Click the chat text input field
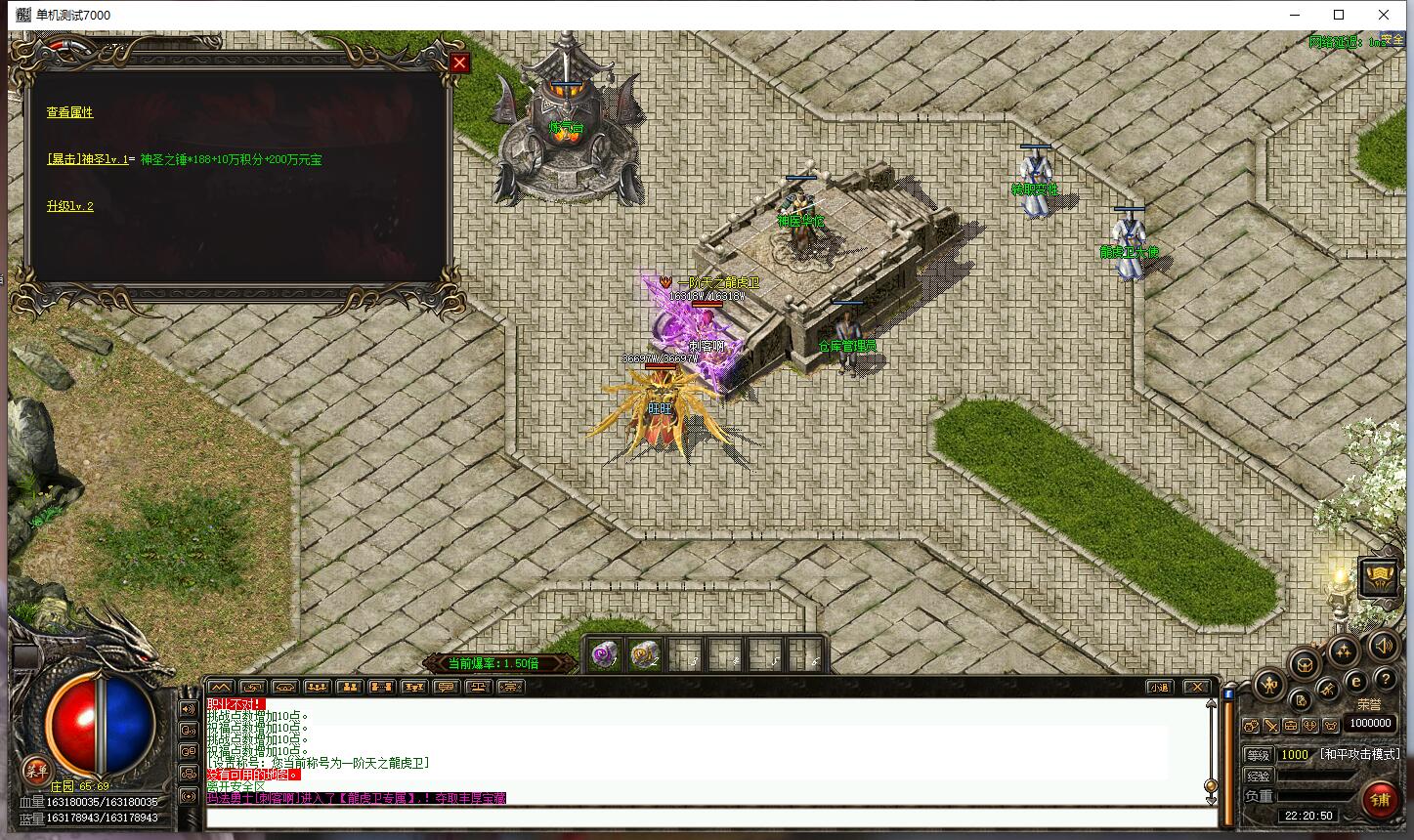The height and width of the screenshot is (840, 1414). pyautogui.click(x=704, y=818)
